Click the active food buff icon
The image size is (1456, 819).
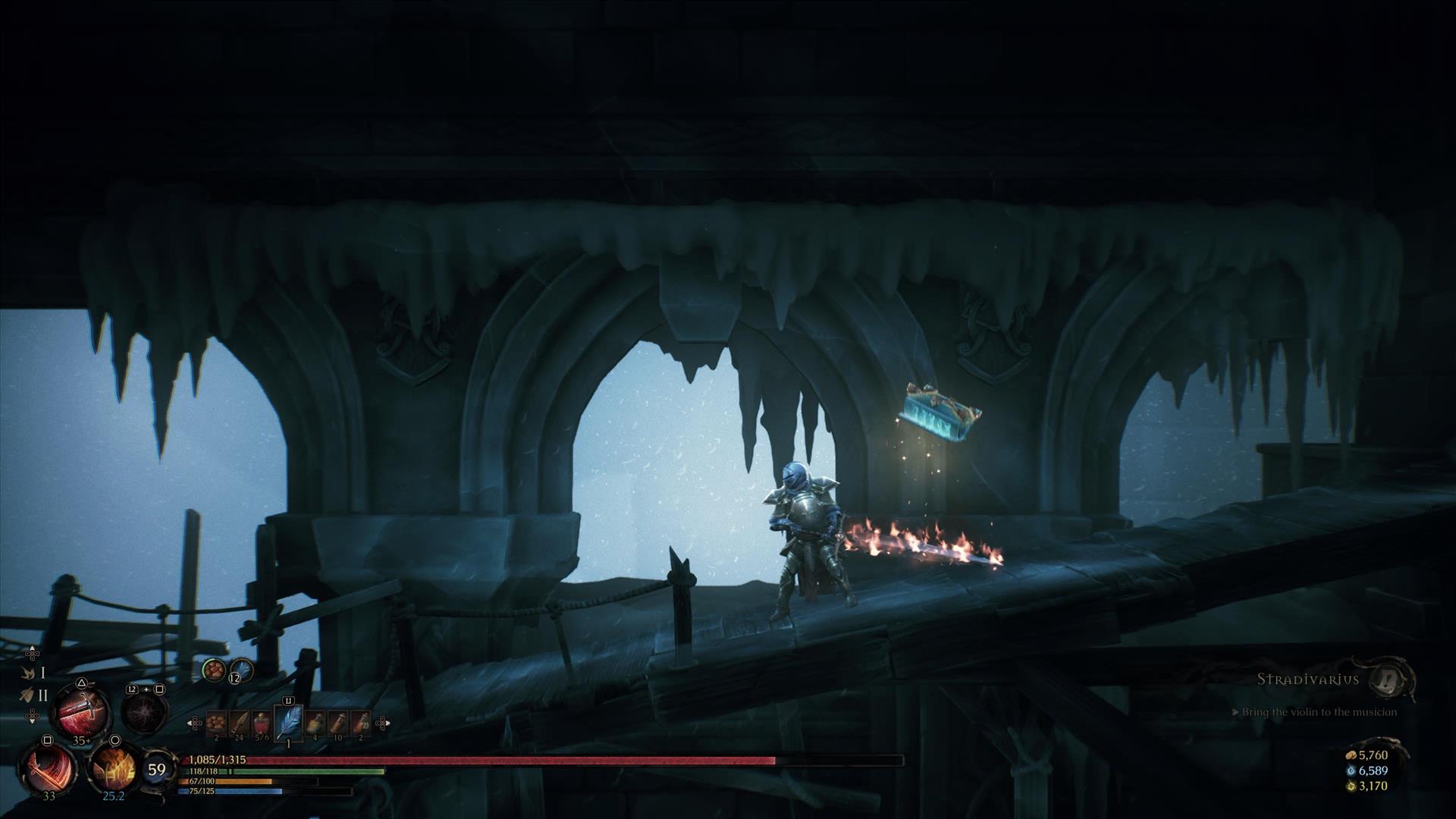tap(214, 670)
